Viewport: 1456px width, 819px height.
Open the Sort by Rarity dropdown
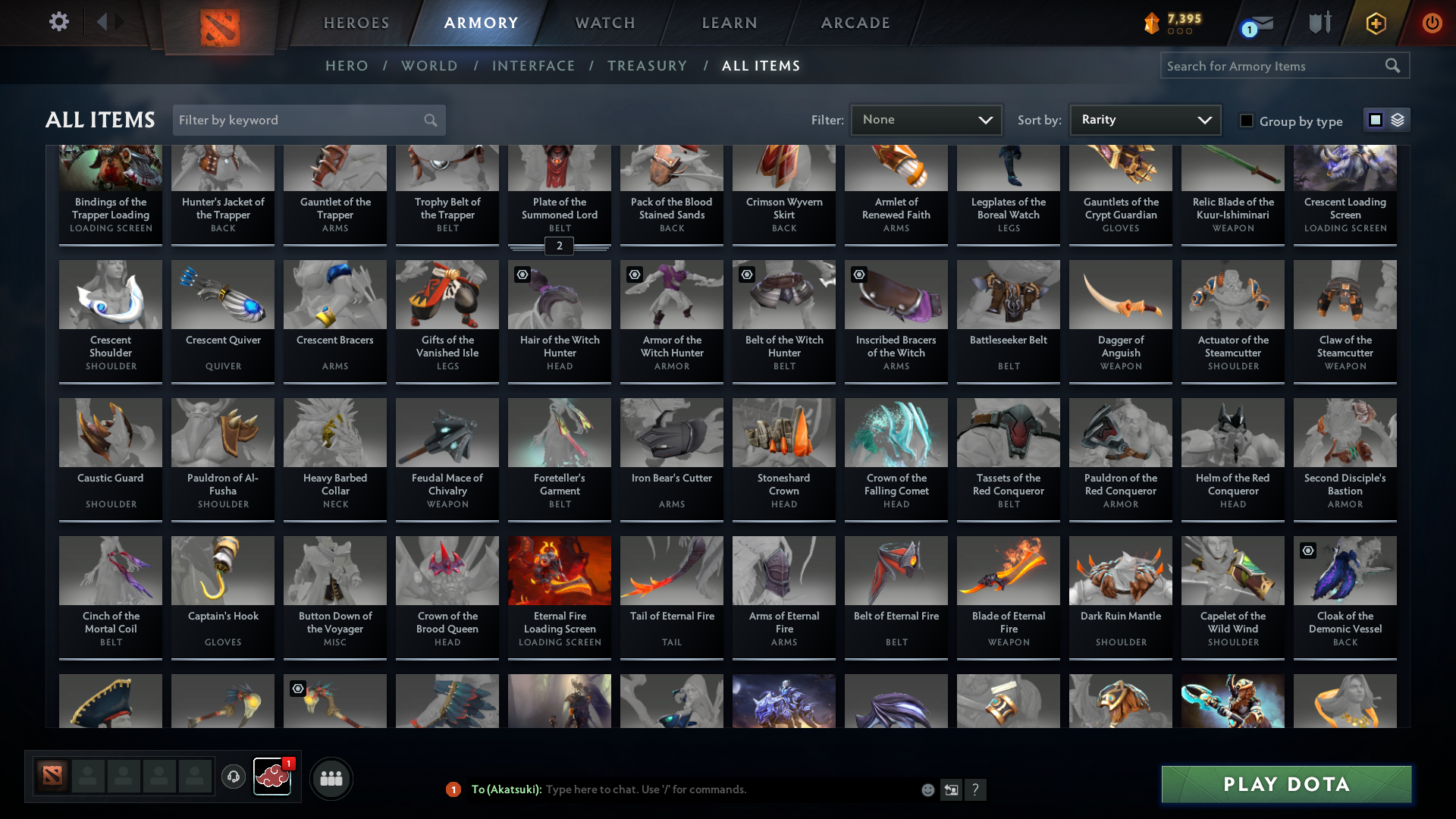click(x=1144, y=119)
